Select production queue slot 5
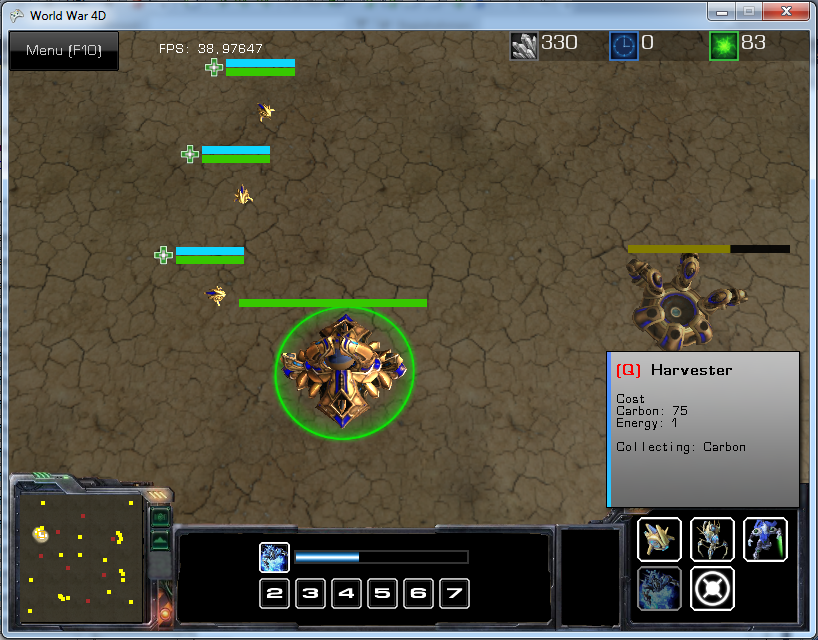This screenshot has height=640, width=818. 382,594
